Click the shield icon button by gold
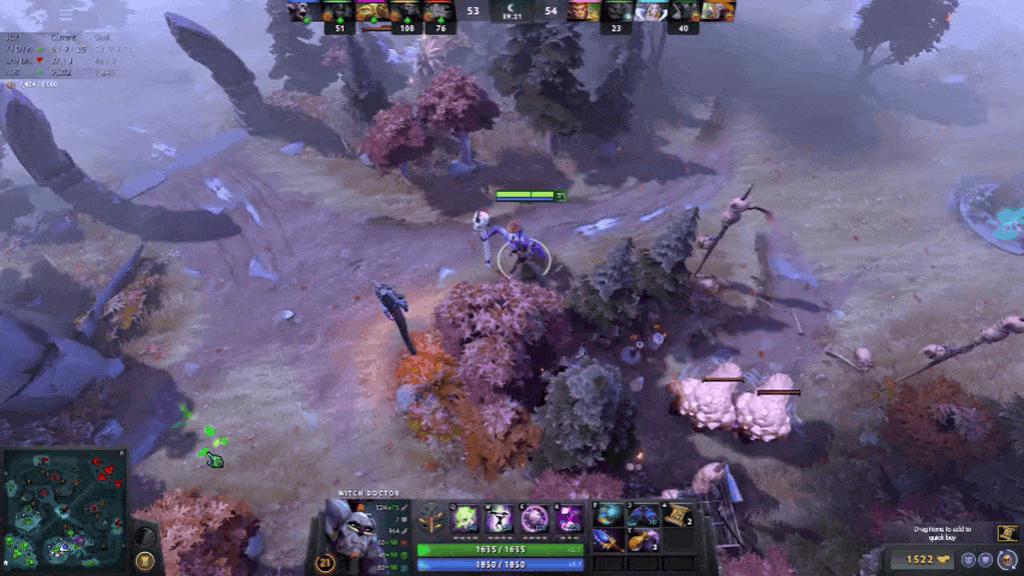 (x=985, y=559)
